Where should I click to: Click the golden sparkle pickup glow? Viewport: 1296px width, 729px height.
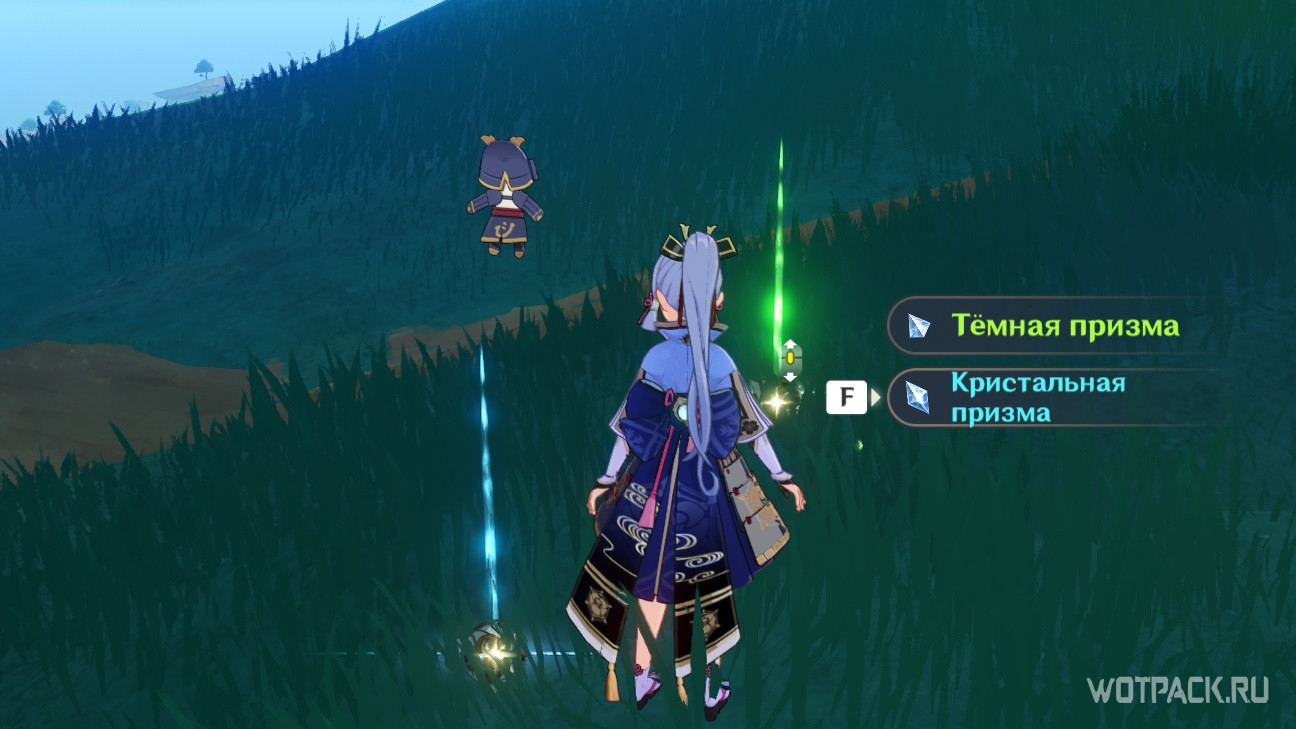tap(775, 402)
